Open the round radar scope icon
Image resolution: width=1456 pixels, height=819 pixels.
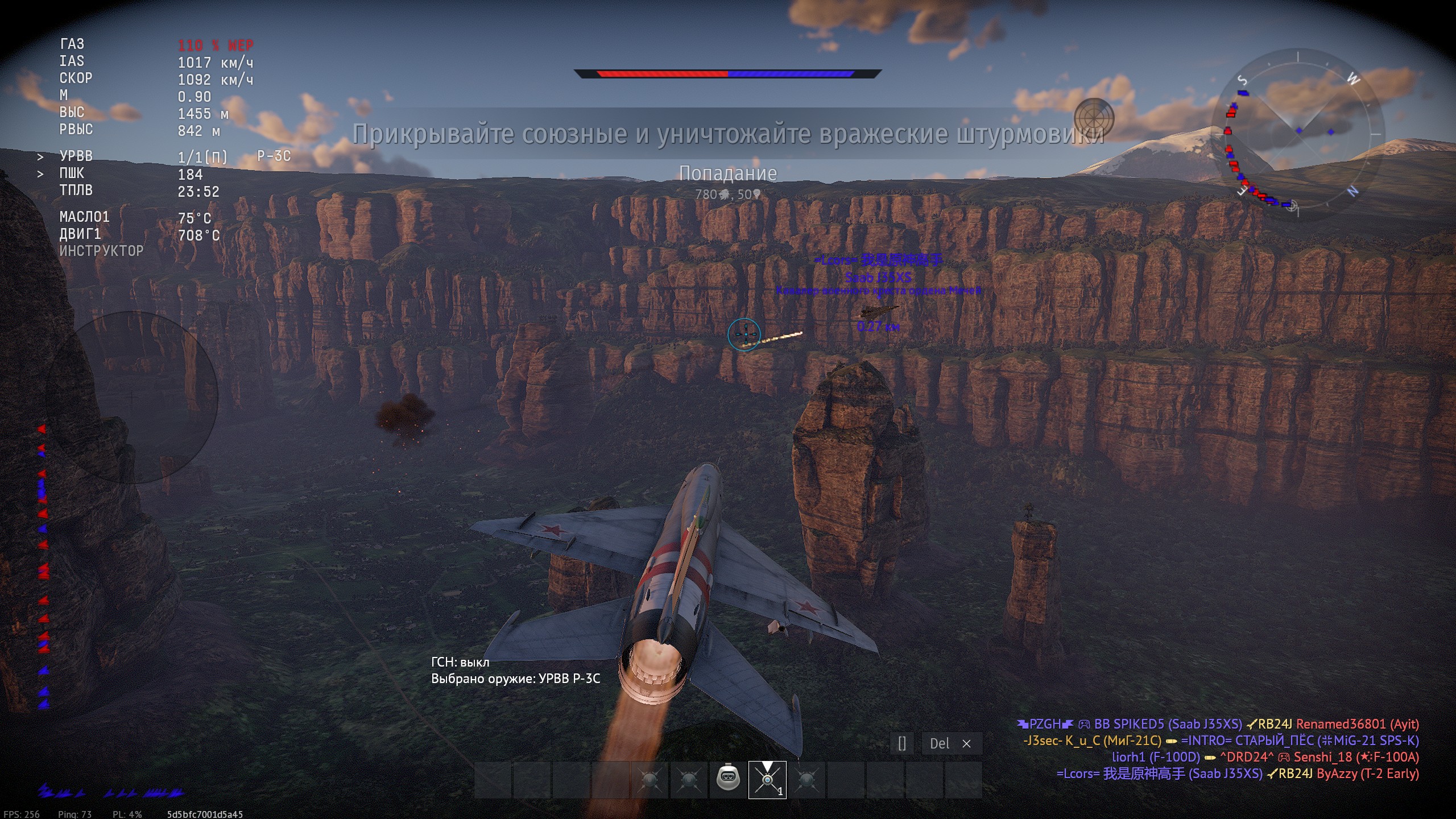click(1094, 118)
